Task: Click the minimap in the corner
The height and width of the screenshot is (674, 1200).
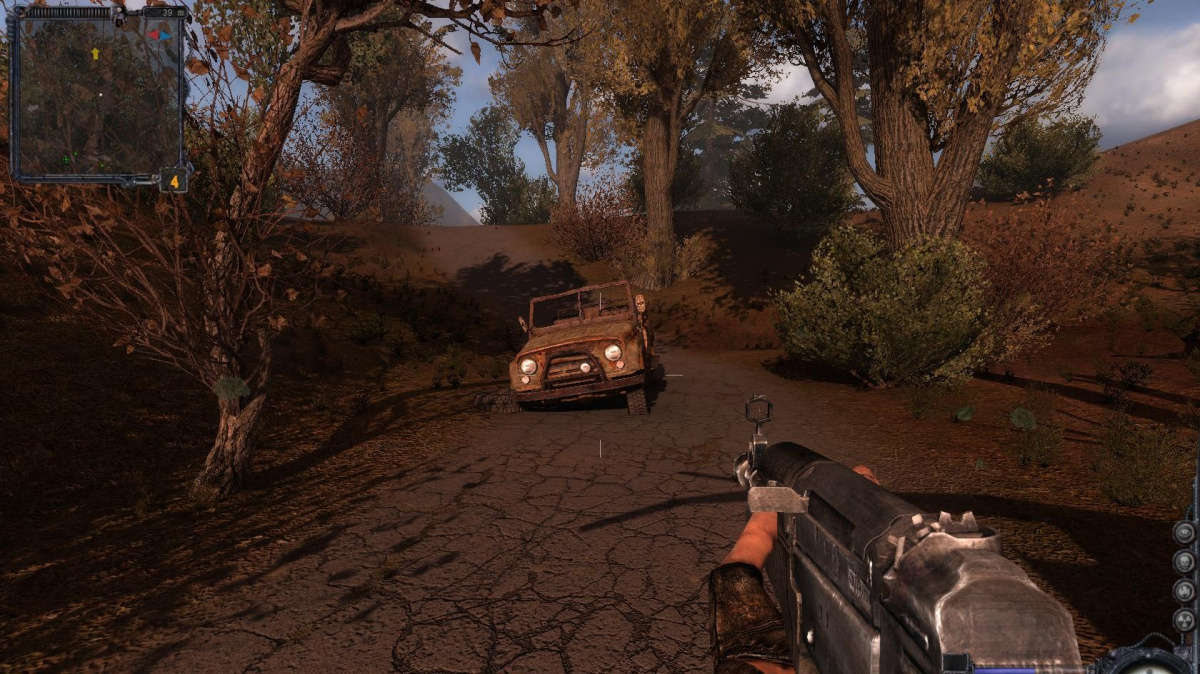Action: pyautogui.click(x=97, y=95)
